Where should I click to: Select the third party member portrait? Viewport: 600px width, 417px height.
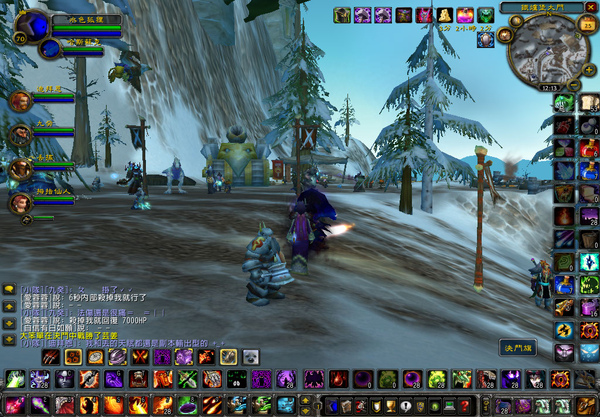[18, 168]
